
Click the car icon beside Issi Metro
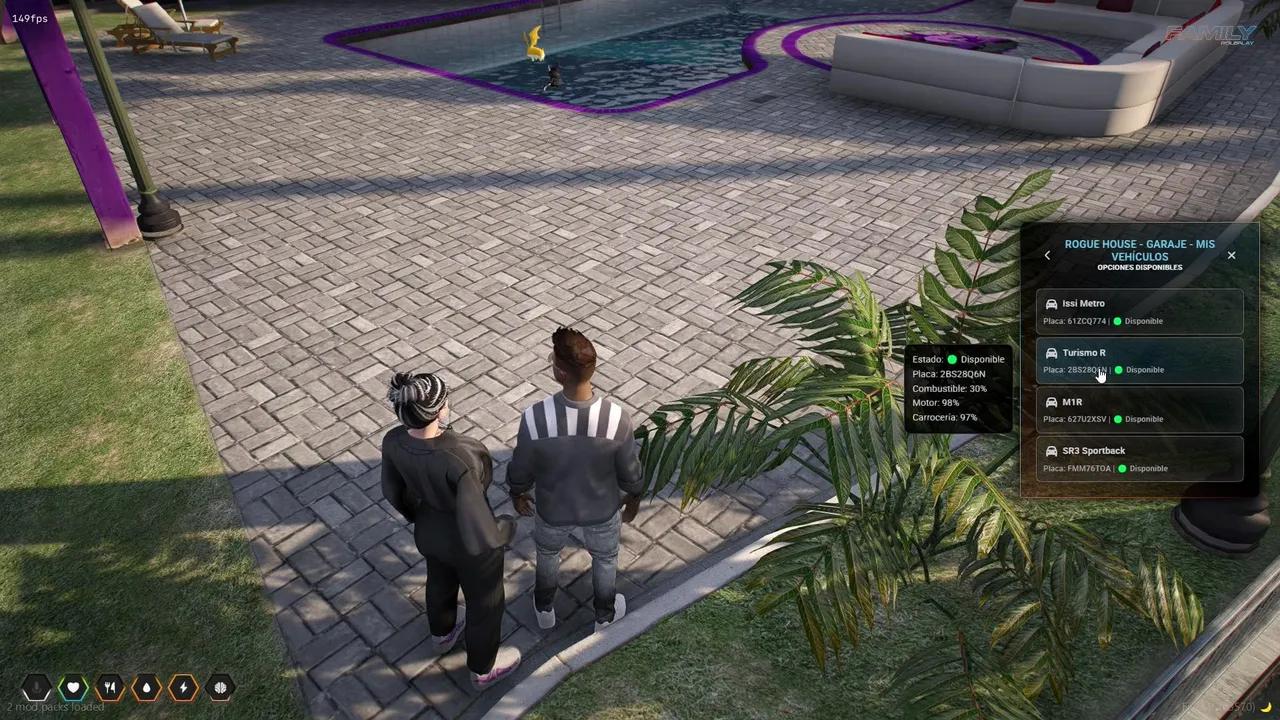point(1051,303)
